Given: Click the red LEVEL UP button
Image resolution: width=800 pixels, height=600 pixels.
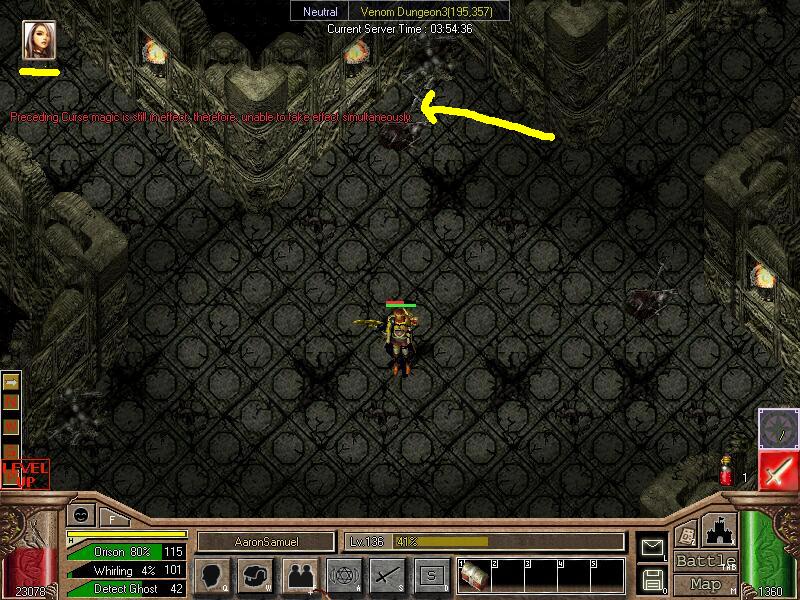Looking at the screenshot, I should coord(24,473).
